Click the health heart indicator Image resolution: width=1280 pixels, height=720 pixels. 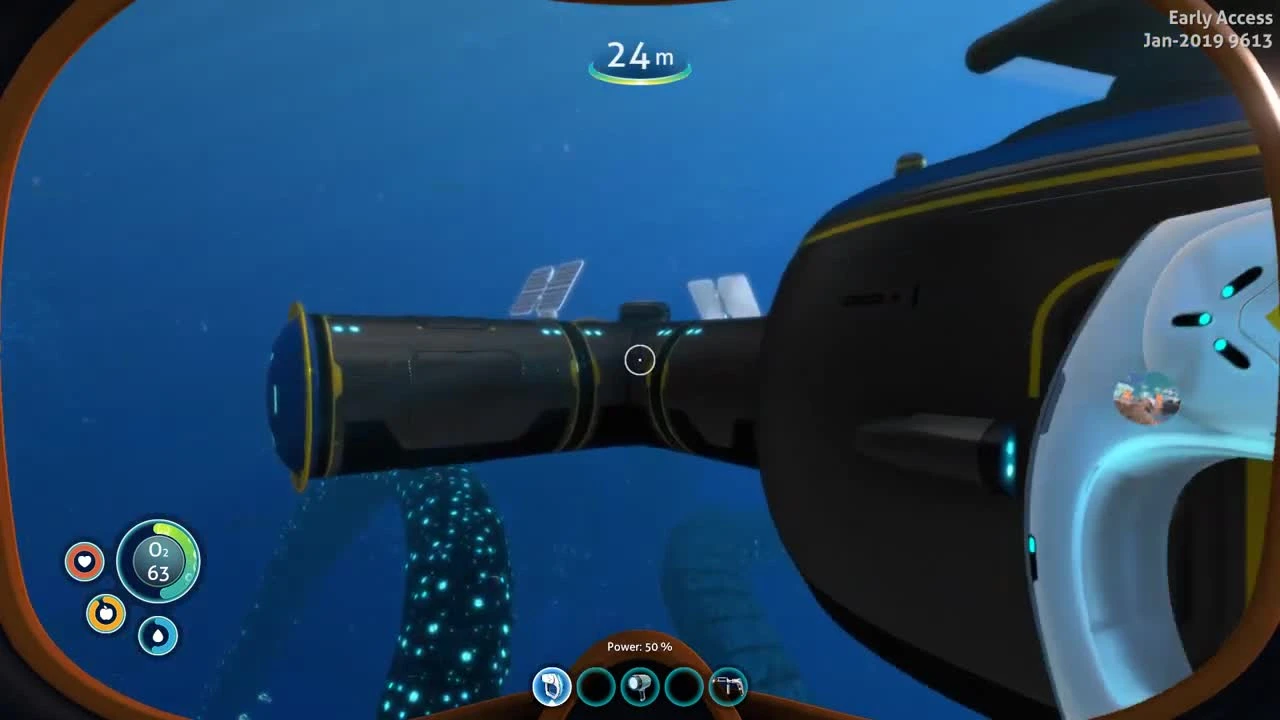[84, 561]
